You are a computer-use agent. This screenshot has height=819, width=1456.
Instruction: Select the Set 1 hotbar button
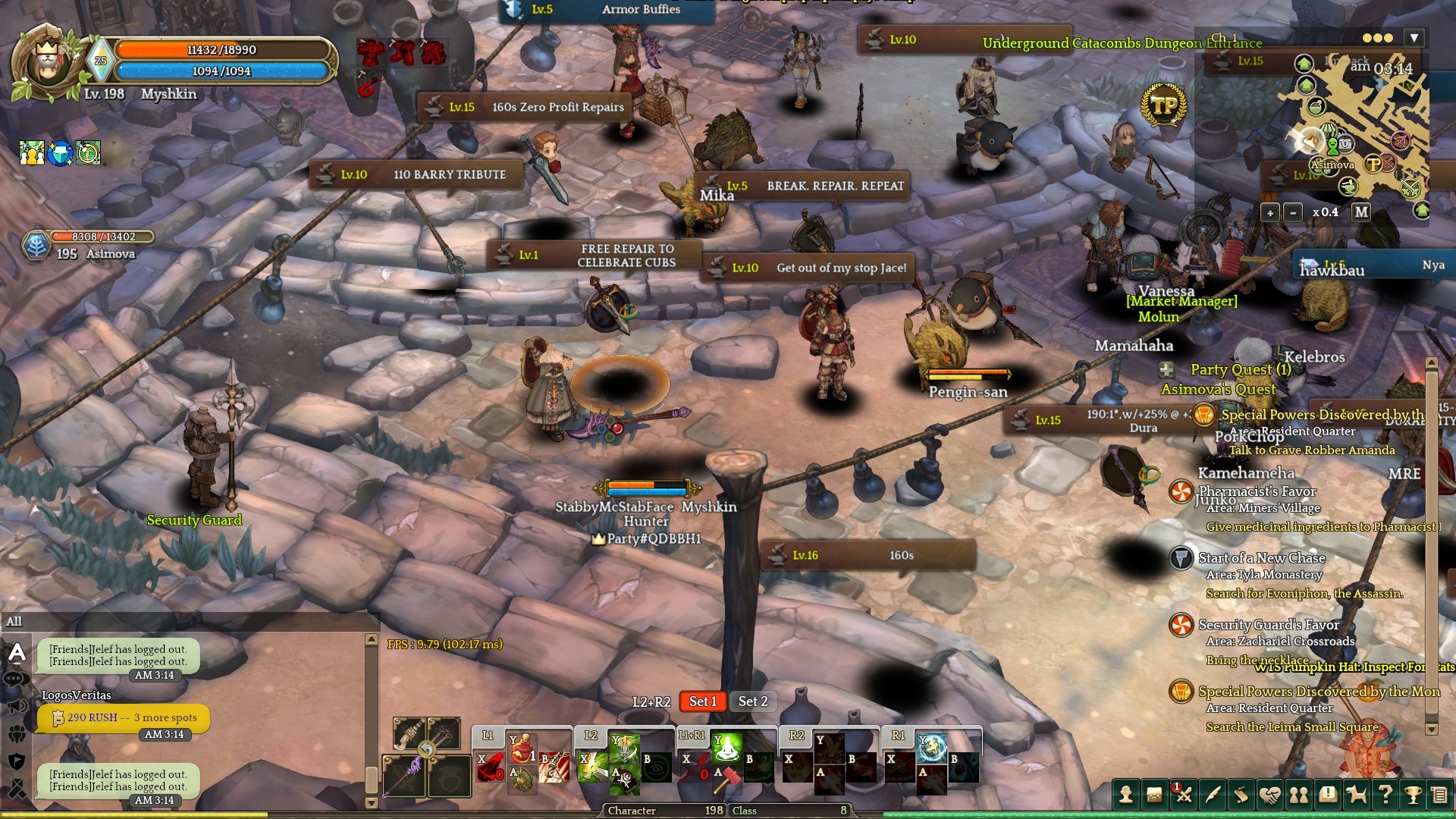pyautogui.click(x=702, y=701)
